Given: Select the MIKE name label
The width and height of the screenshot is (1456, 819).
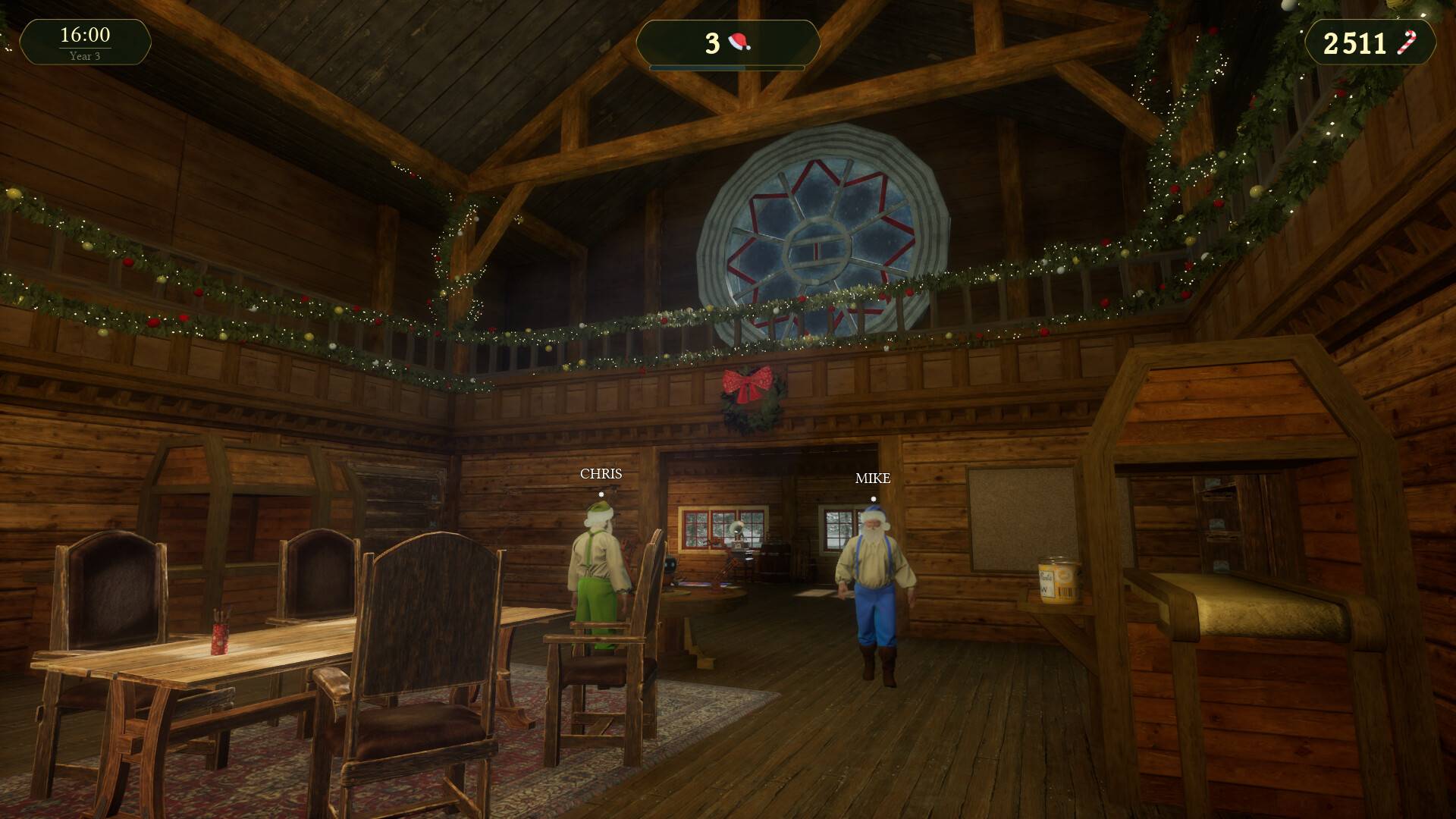Looking at the screenshot, I should coord(872,479).
